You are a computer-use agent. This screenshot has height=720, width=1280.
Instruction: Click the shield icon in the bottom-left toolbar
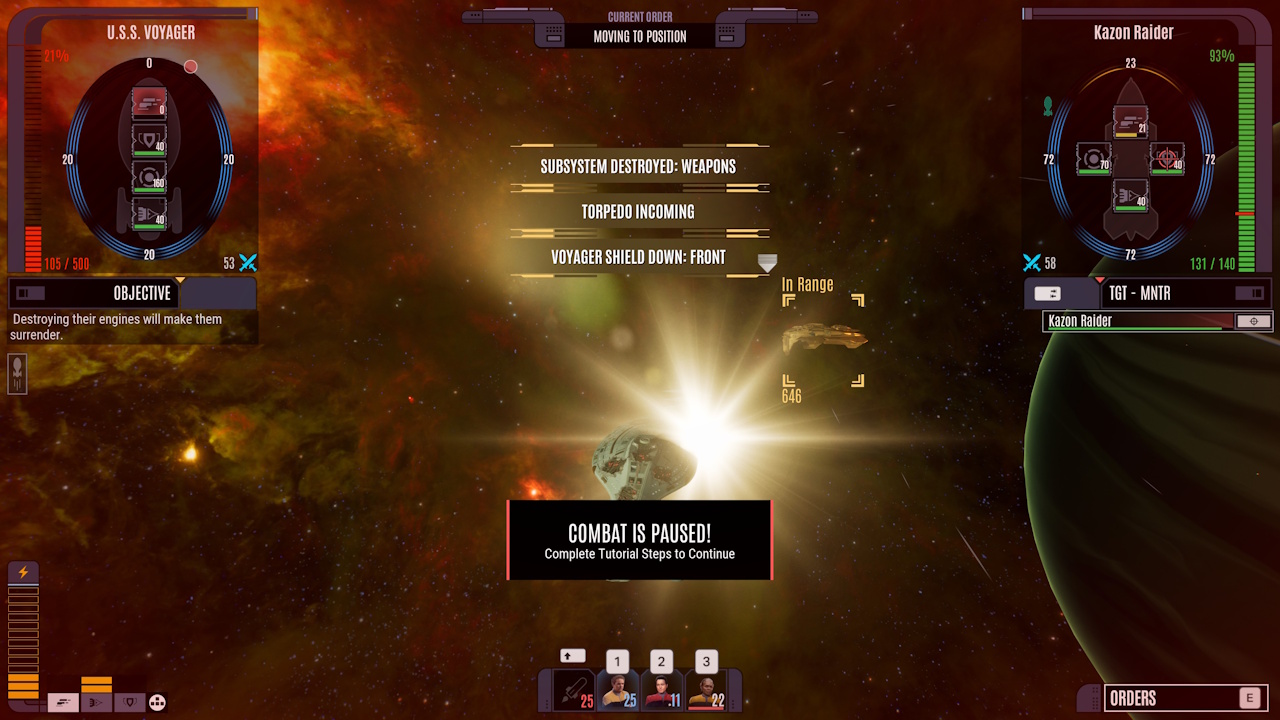point(130,702)
